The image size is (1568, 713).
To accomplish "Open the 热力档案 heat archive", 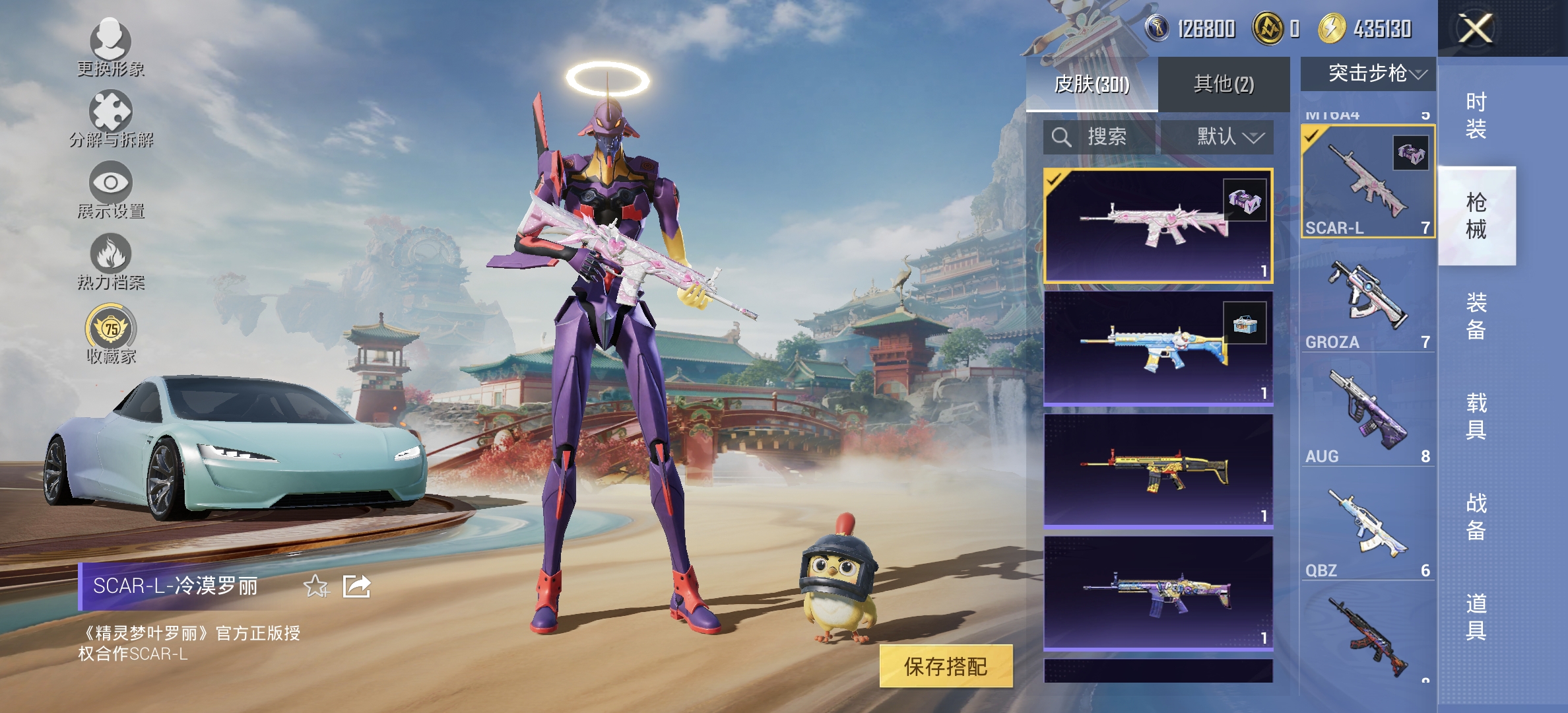I will coord(111,259).
